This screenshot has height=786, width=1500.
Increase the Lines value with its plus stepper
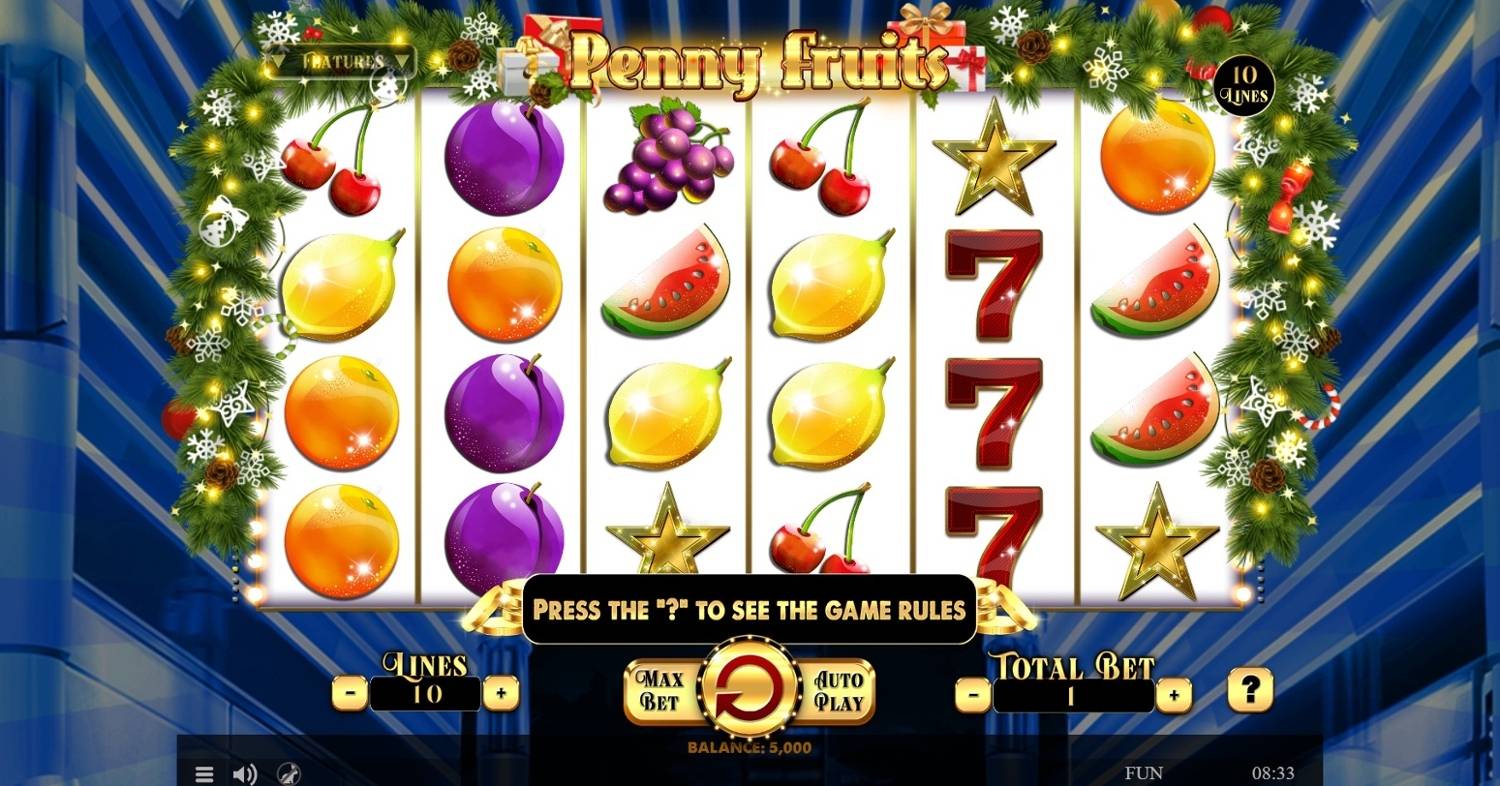point(502,690)
